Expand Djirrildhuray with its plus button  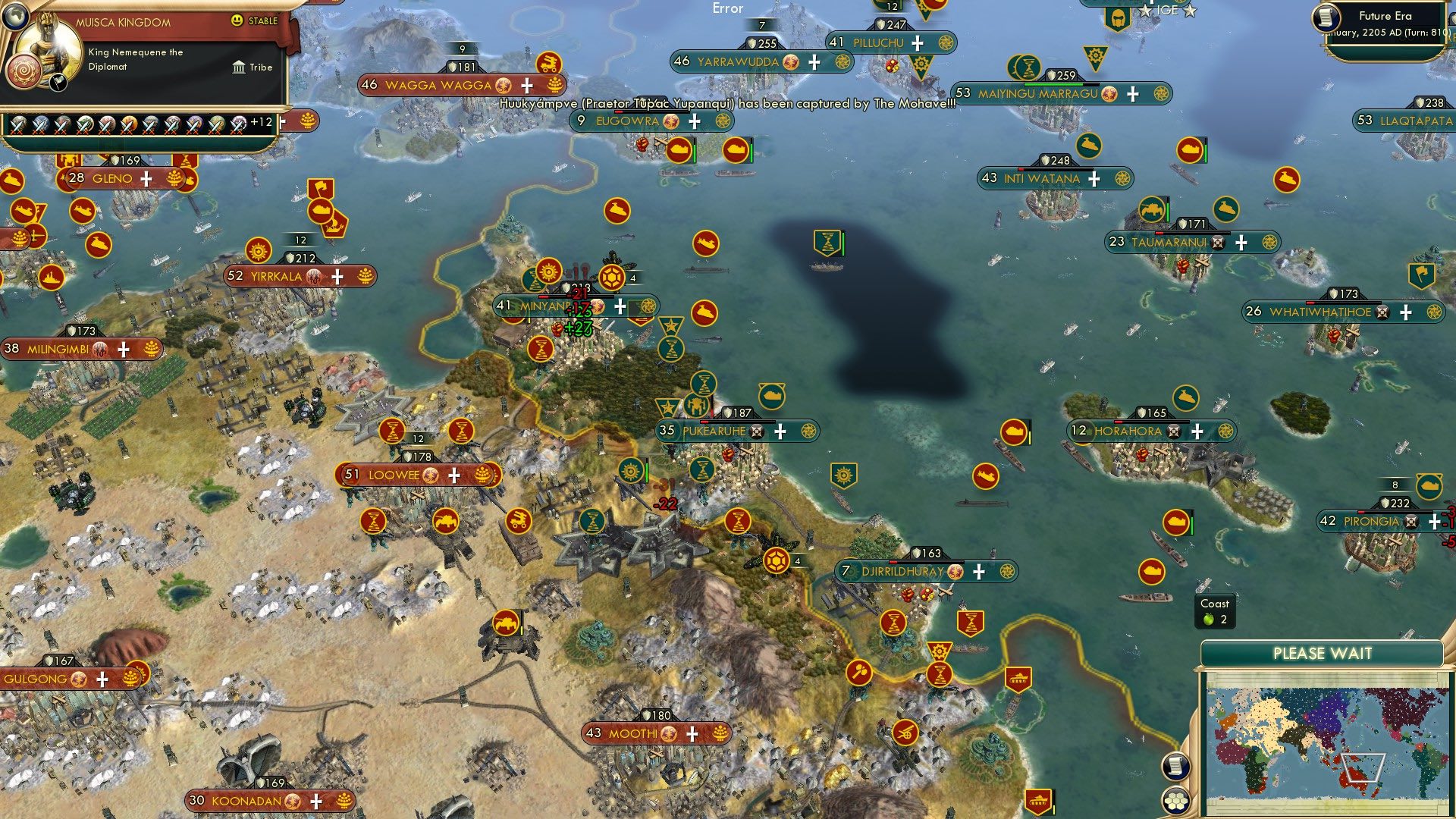[979, 571]
